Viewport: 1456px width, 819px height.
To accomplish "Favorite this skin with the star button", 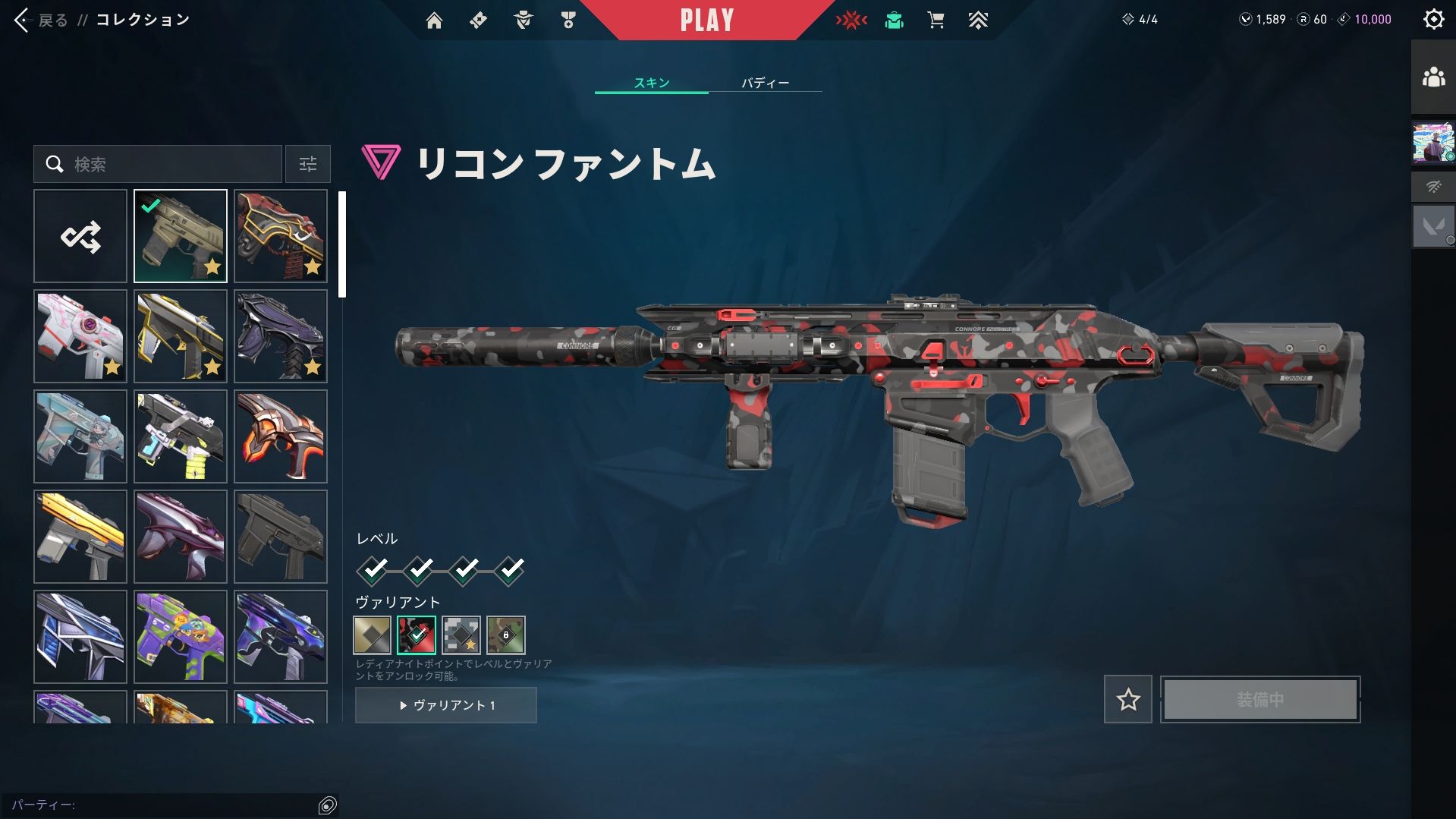I will point(1127,699).
